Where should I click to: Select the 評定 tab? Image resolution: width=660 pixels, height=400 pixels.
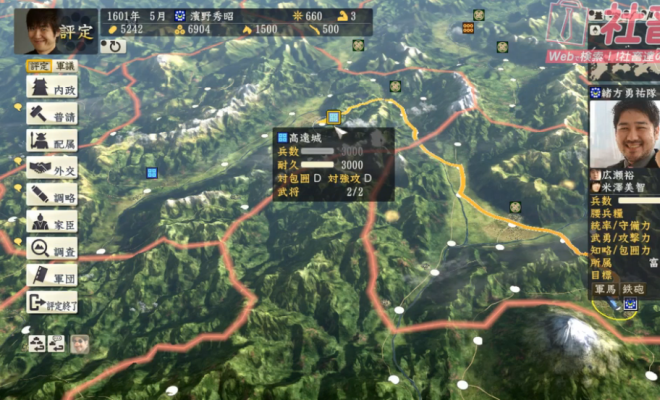[38, 66]
